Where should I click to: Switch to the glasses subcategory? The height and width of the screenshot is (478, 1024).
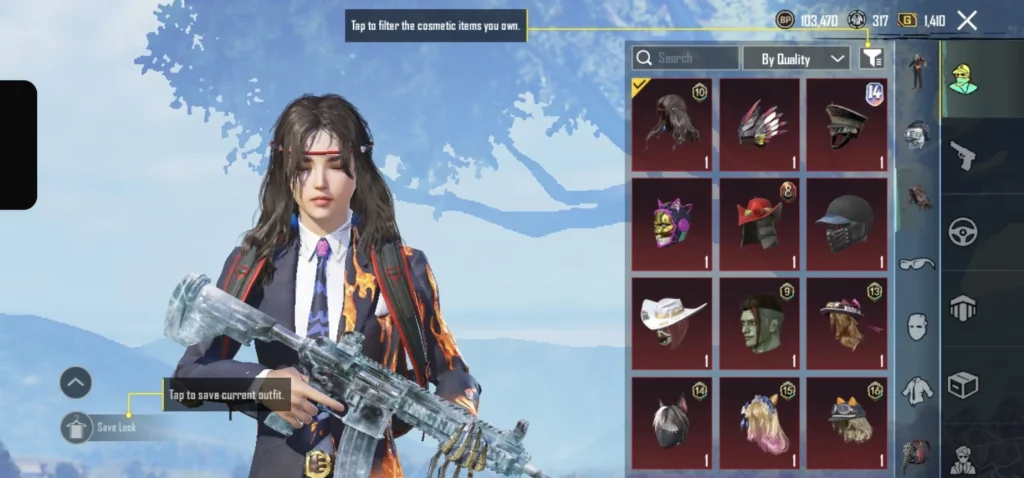click(x=917, y=264)
